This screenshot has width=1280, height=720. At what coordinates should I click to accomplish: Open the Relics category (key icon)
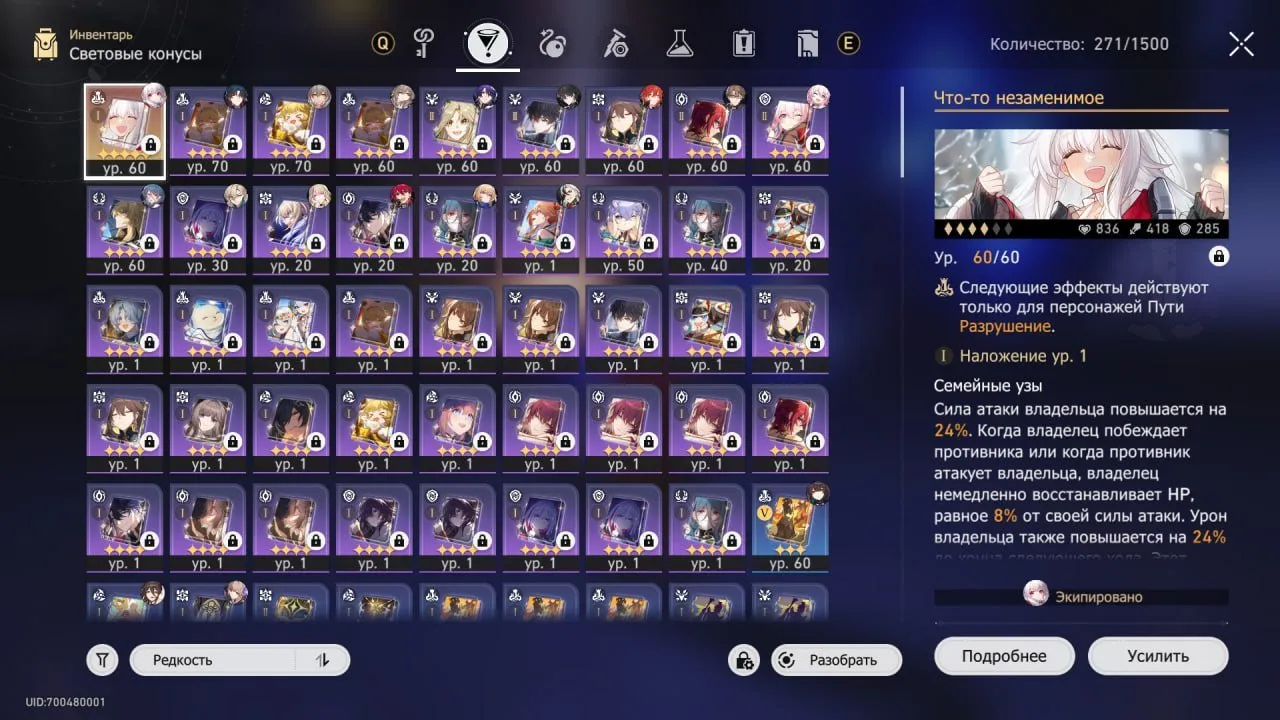(423, 44)
